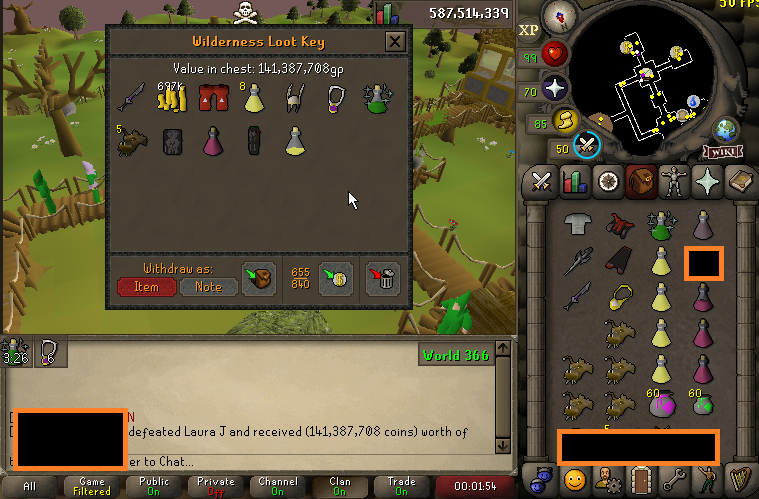The image size is (759, 499).
Task: Select the horned helmet in the chest
Action: click(294, 98)
